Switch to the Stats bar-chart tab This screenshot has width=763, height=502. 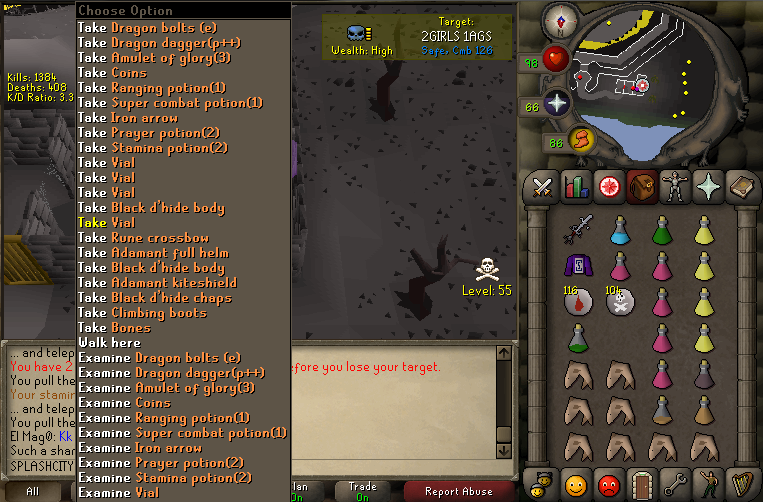pos(576,186)
